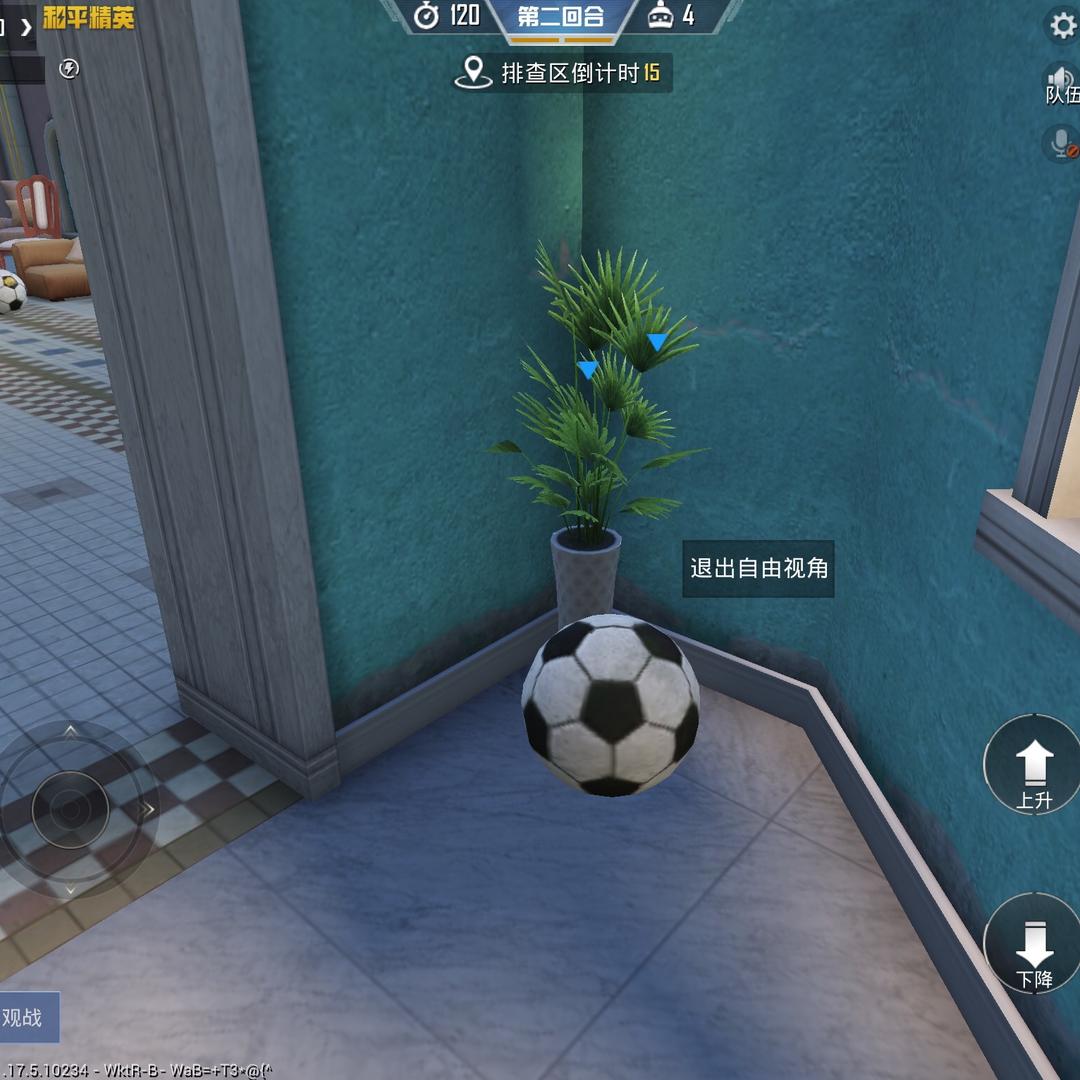Image resolution: width=1080 pixels, height=1080 pixels.
Task: Tap the descend (下降) arrow button
Action: pos(1034,946)
